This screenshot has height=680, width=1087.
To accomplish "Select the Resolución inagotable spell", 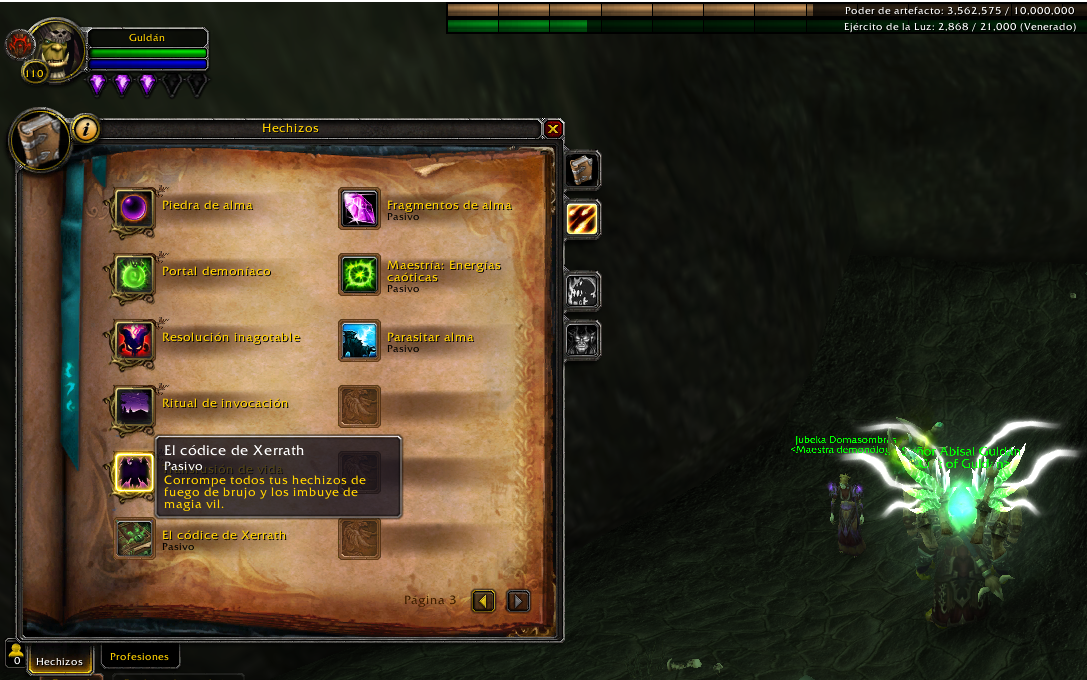I will pyautogui.click(x=133, y=340).
